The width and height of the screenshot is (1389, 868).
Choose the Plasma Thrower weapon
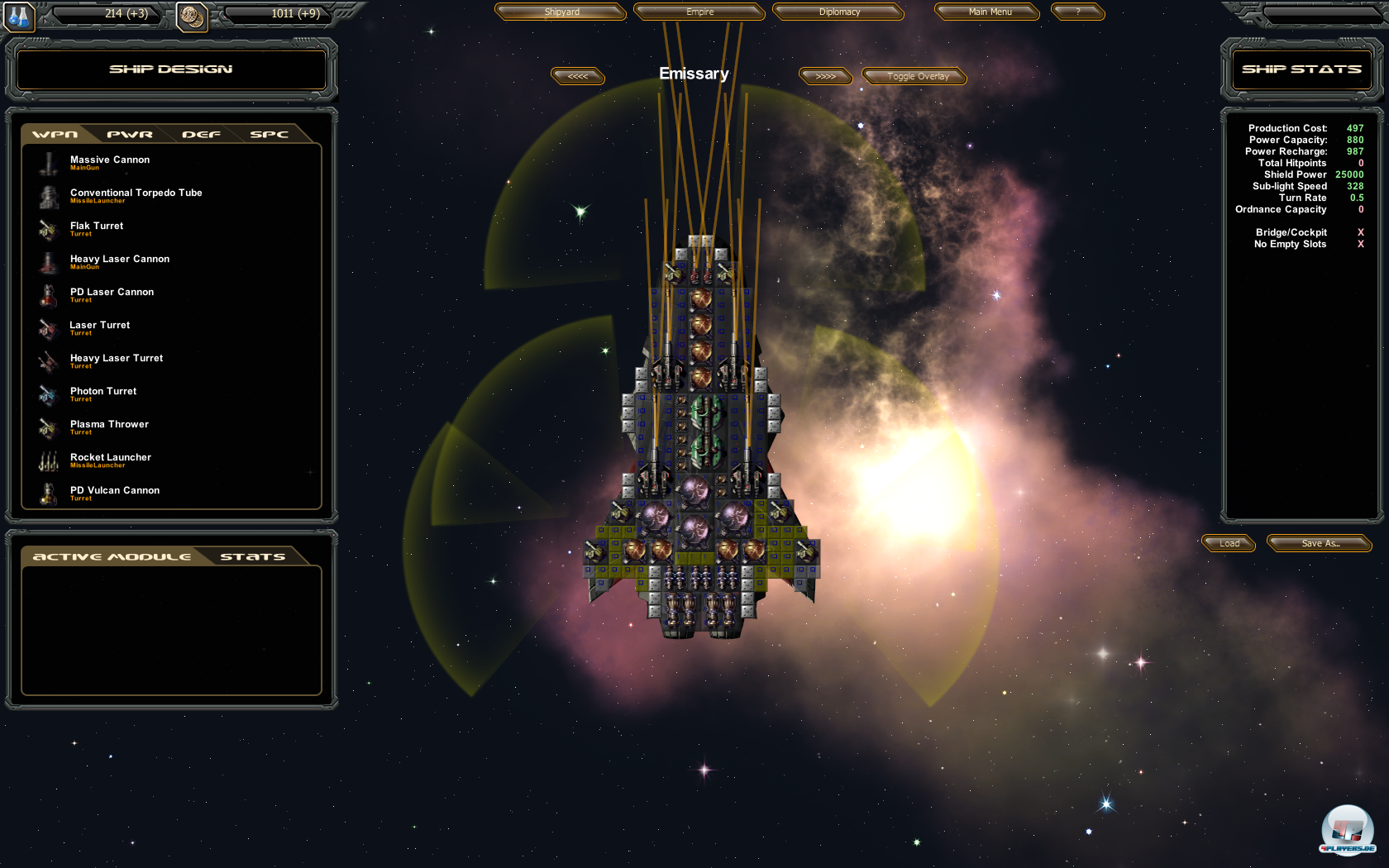coord(109,425)
